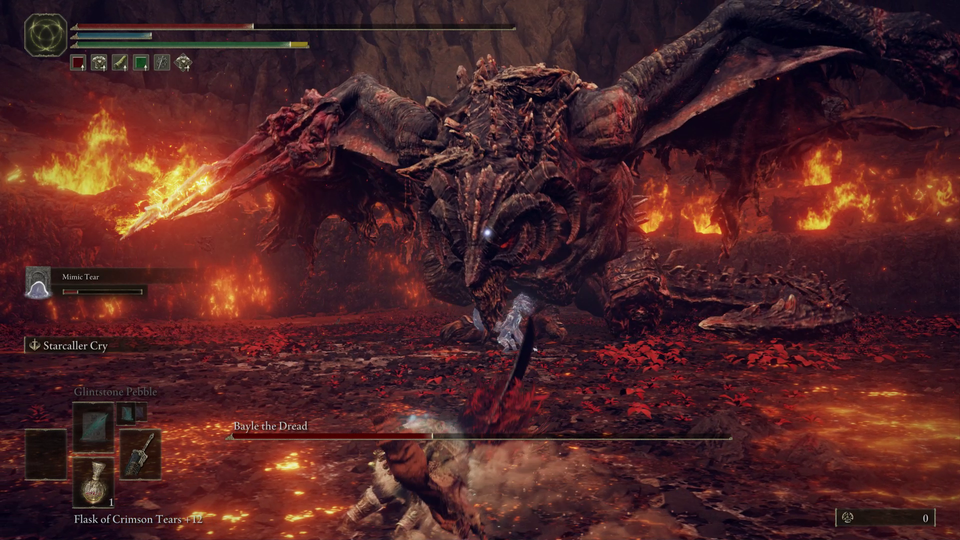
Task: Click the Mimic Tear summon portrait
Action: click(x=38, y=283)
